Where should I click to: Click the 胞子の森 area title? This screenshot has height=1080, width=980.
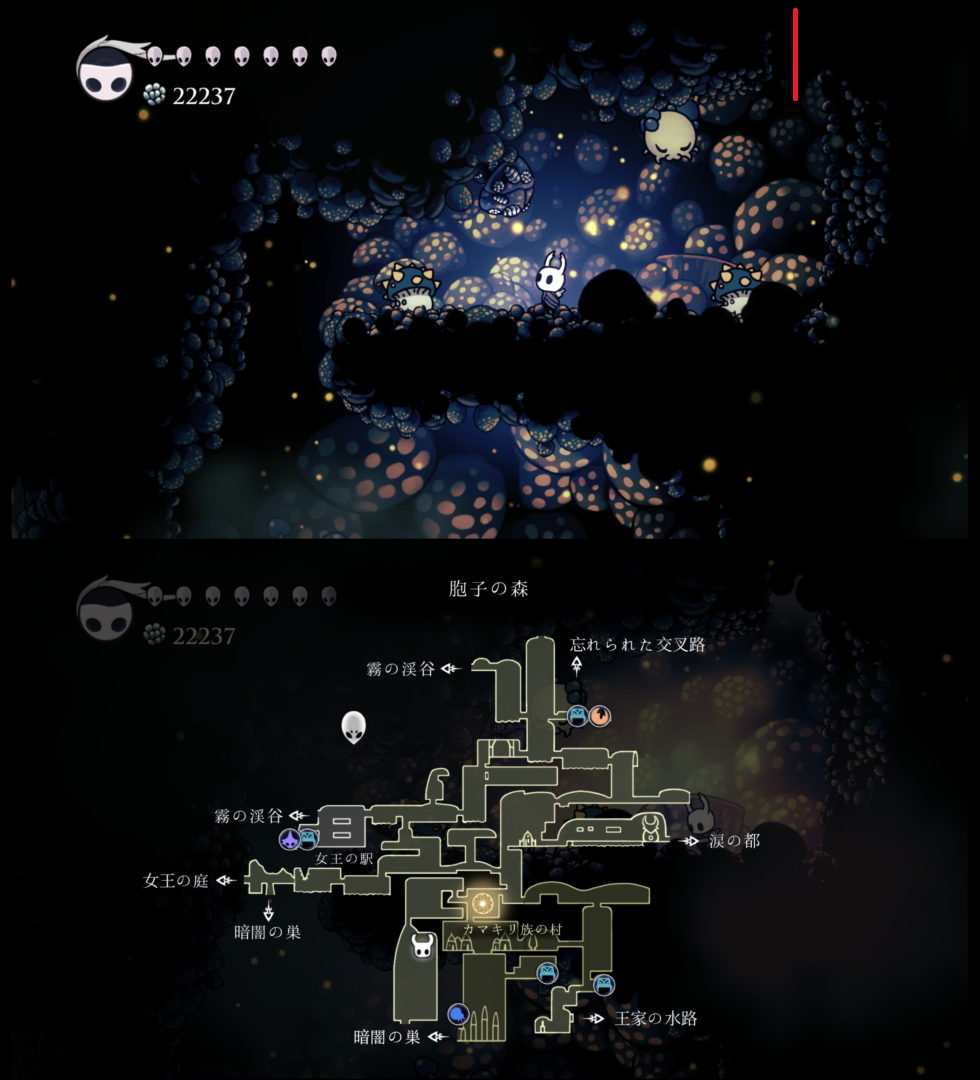click(x=489, y=589)
